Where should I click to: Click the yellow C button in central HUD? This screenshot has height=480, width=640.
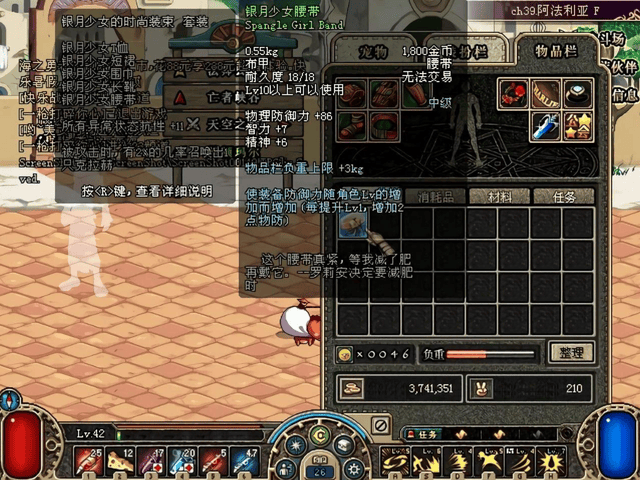point(320,436)
